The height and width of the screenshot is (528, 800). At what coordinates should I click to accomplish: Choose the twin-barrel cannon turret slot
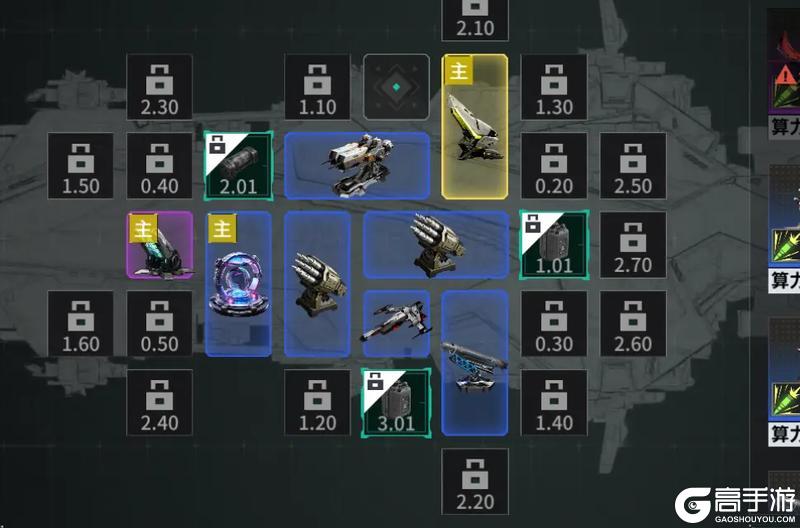(357, 166)
